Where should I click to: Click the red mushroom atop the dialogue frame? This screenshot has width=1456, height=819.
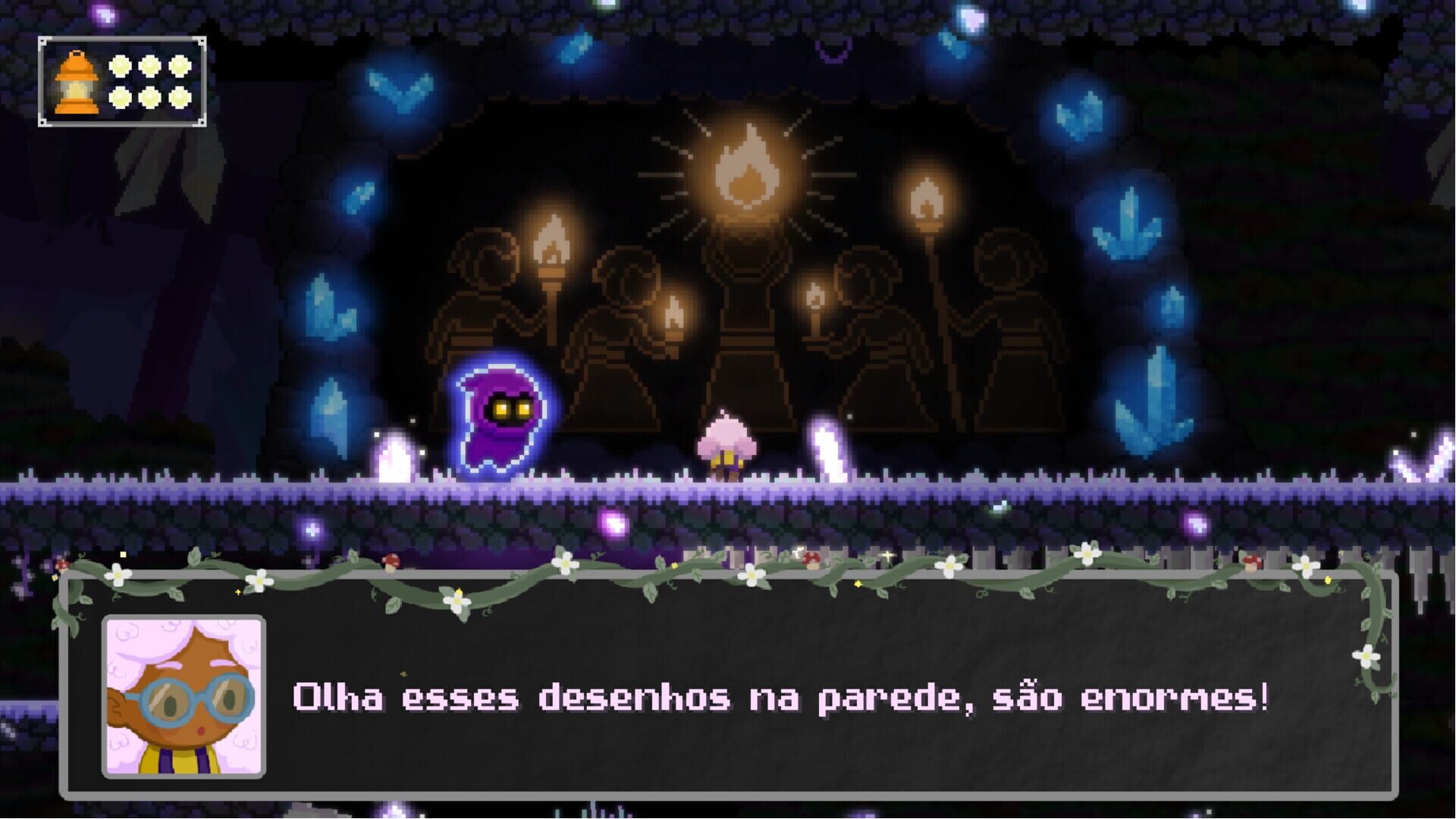[x=391, y=562]
